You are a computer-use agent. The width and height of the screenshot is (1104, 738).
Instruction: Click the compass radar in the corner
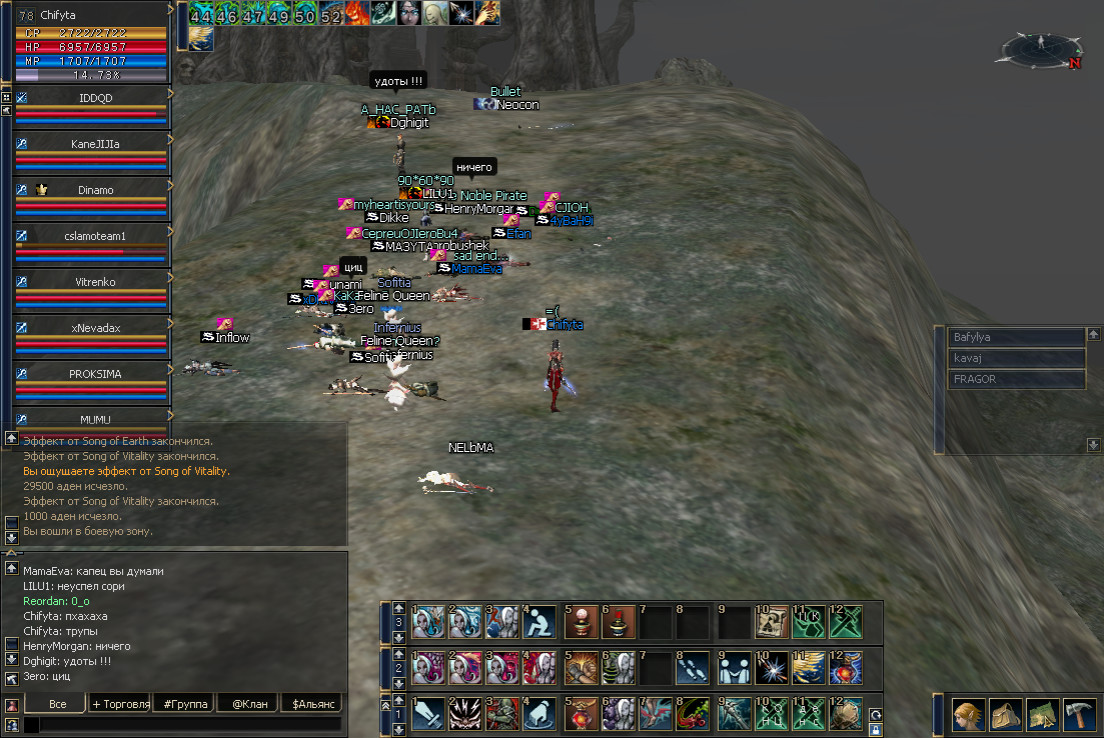[x=1044, y=47]
